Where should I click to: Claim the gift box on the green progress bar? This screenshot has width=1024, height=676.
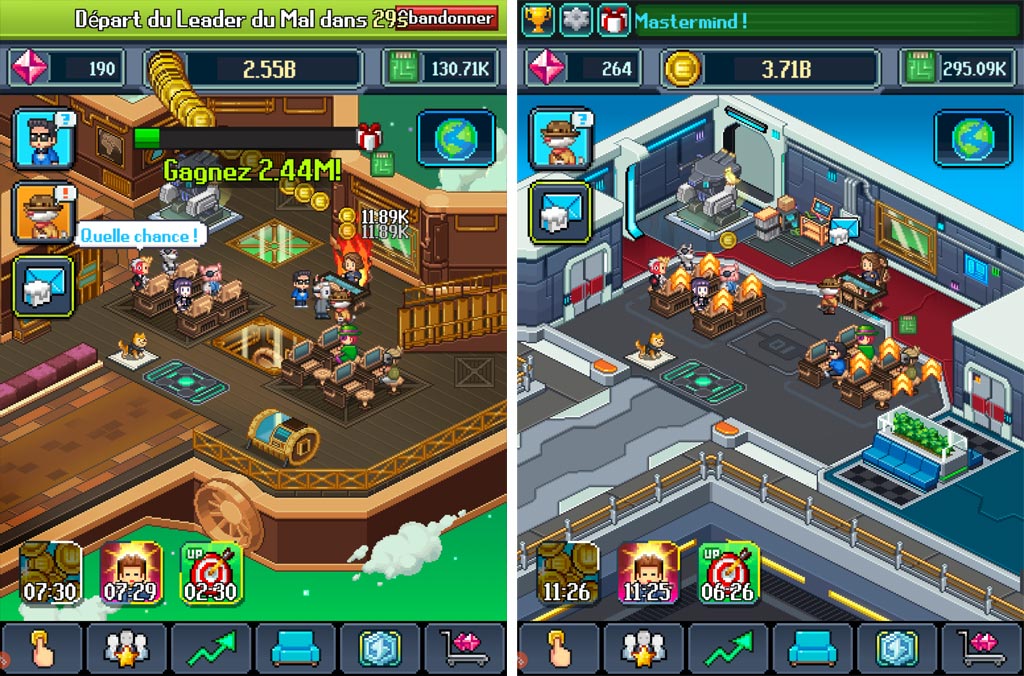(371, 137)
